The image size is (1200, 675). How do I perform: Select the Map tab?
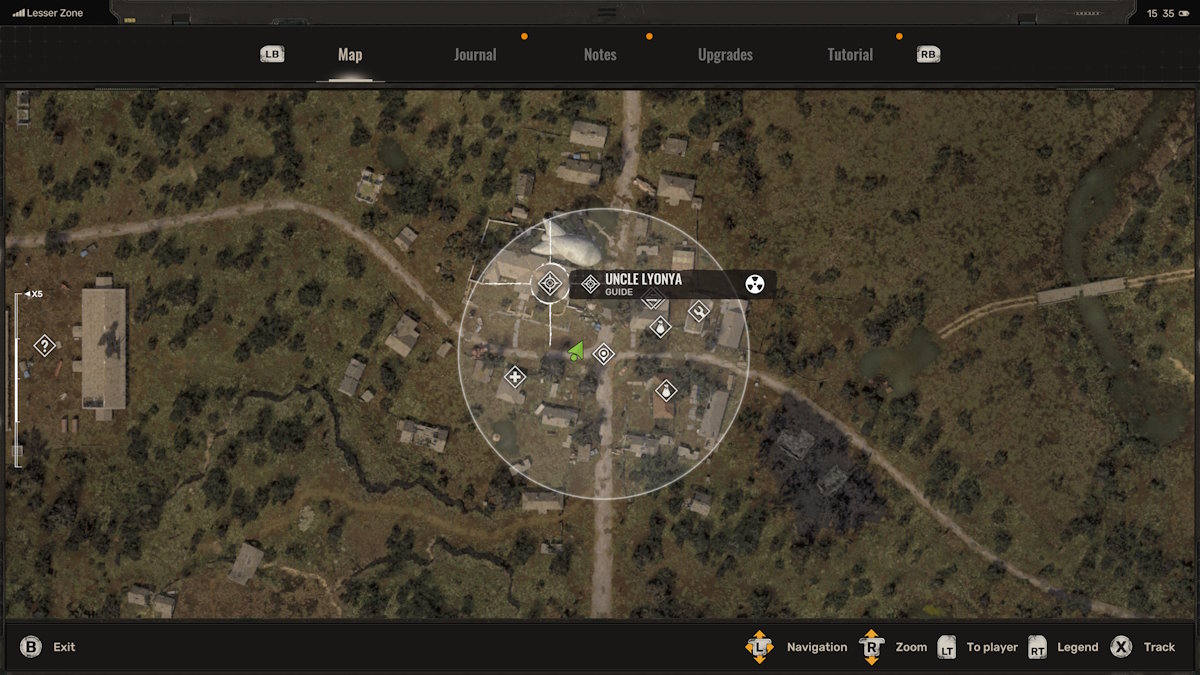350,55
